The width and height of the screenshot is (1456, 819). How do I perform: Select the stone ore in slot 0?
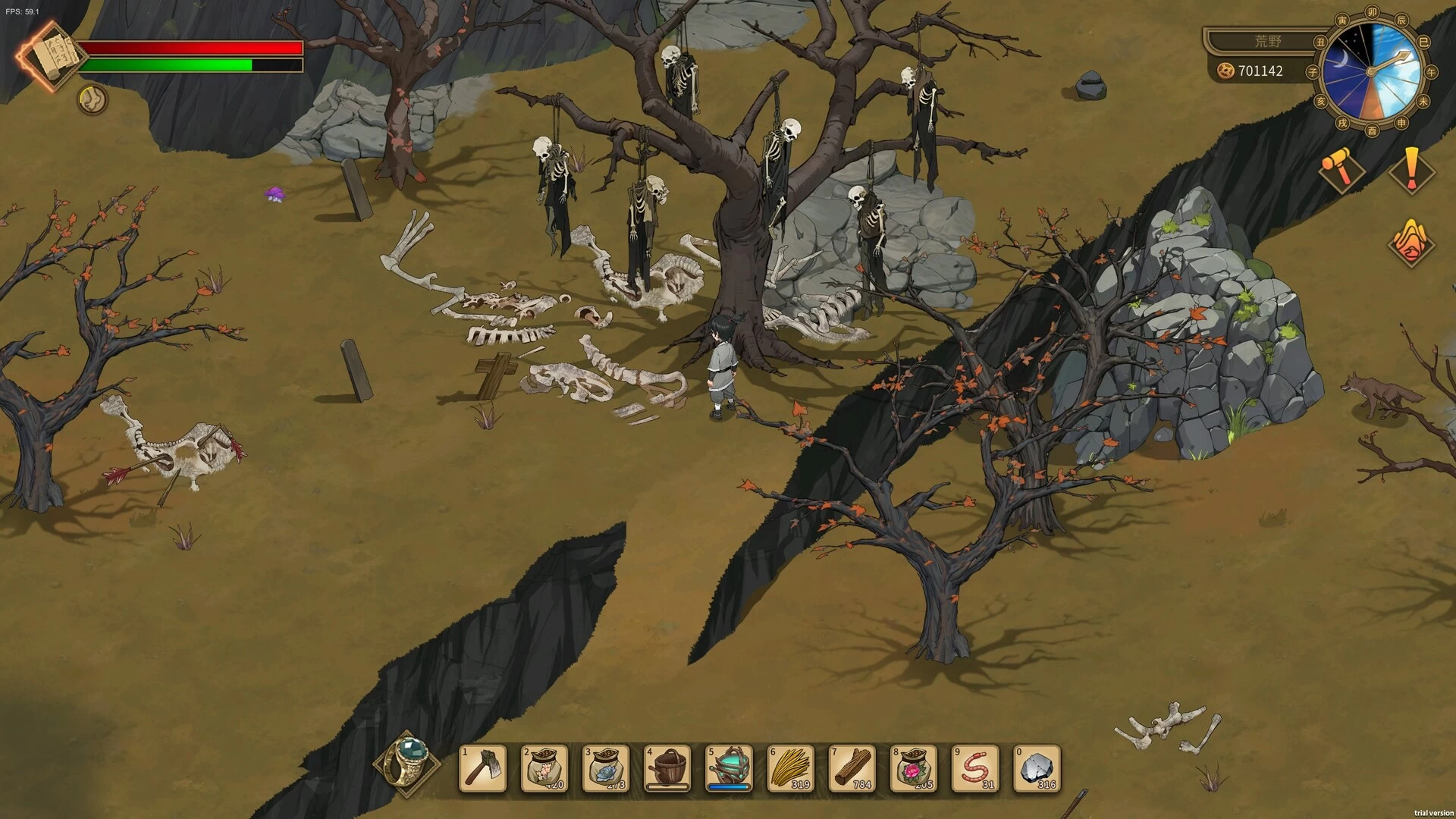[1037, 769]
